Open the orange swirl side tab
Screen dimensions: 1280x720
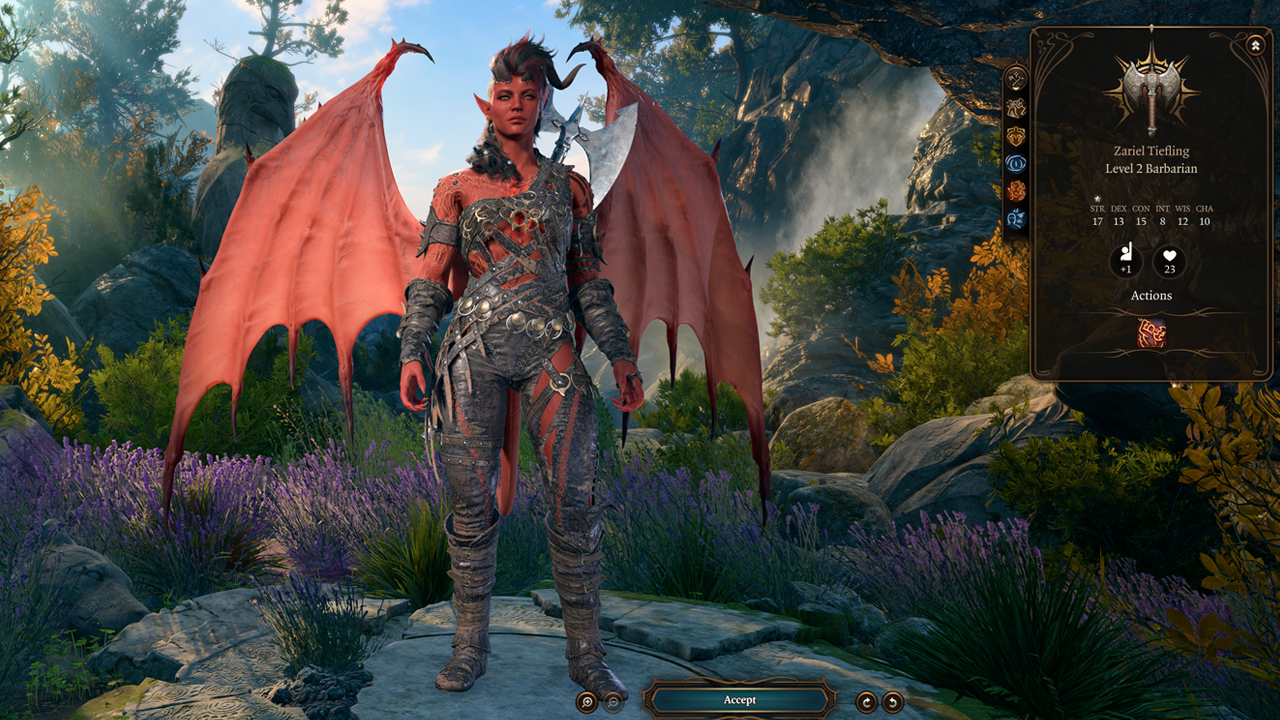tap(1016, 191)
